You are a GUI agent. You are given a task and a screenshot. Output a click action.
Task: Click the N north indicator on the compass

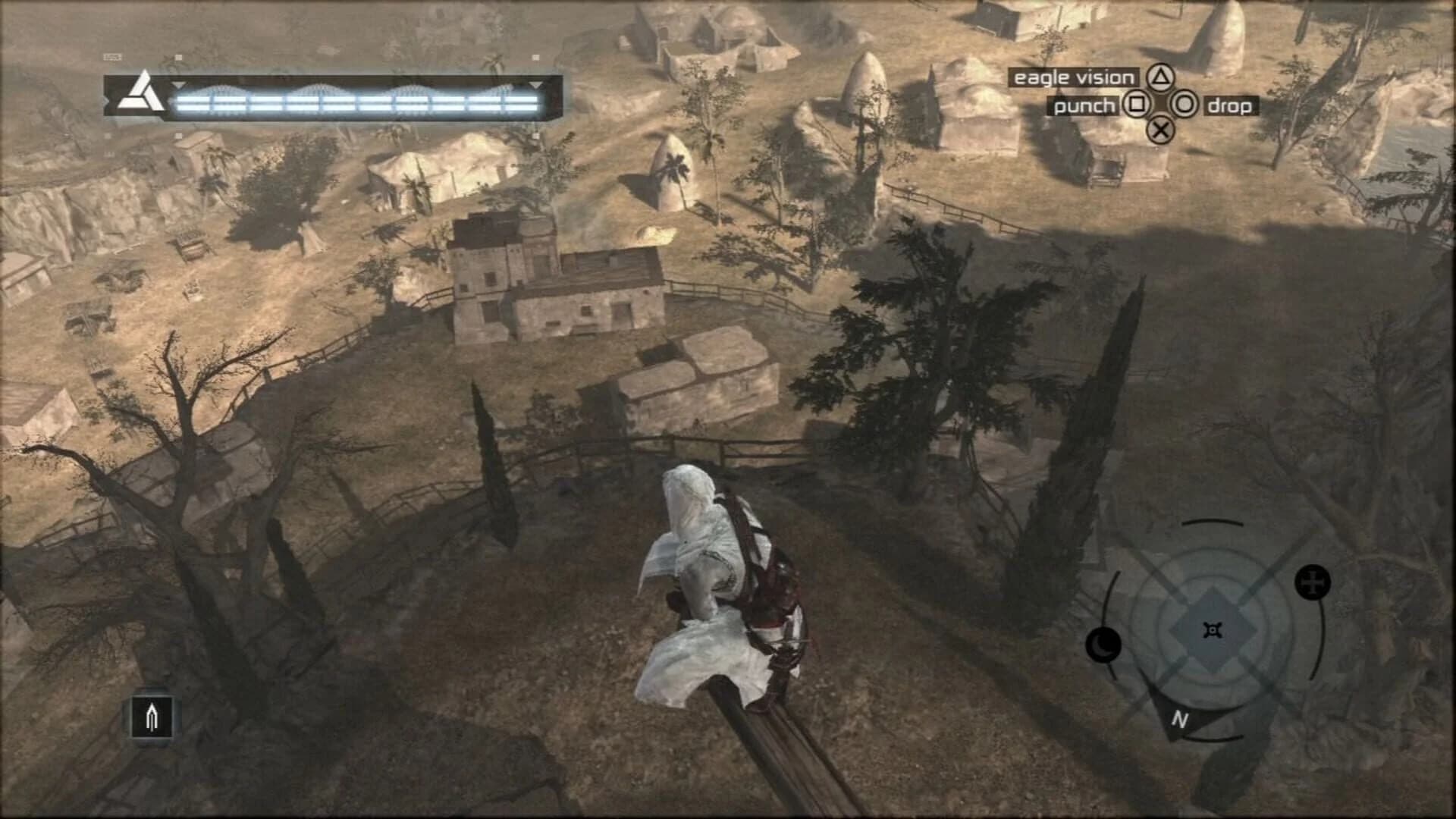tap(1180, 718)
